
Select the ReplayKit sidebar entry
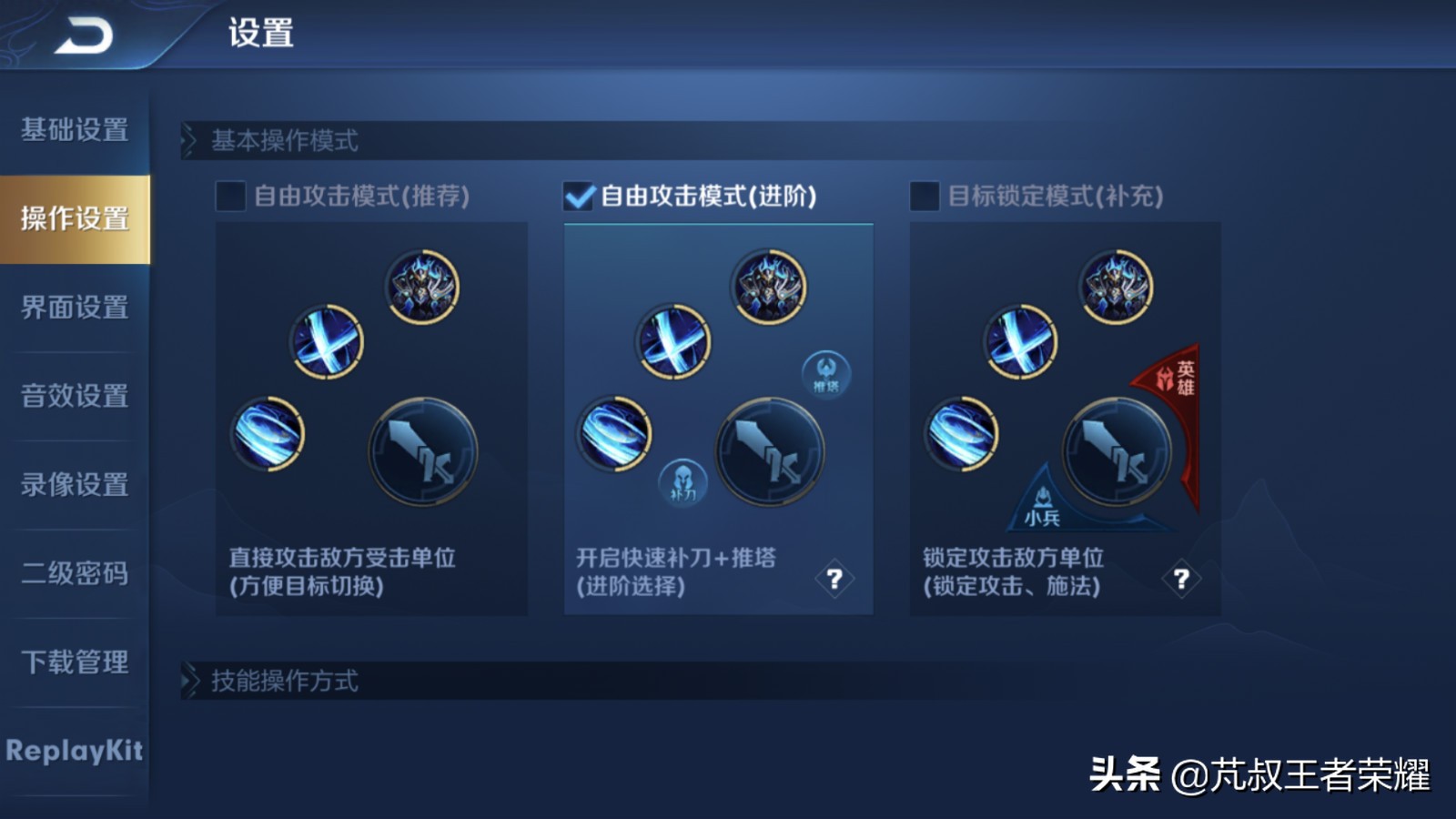click(x=73, y=752)
